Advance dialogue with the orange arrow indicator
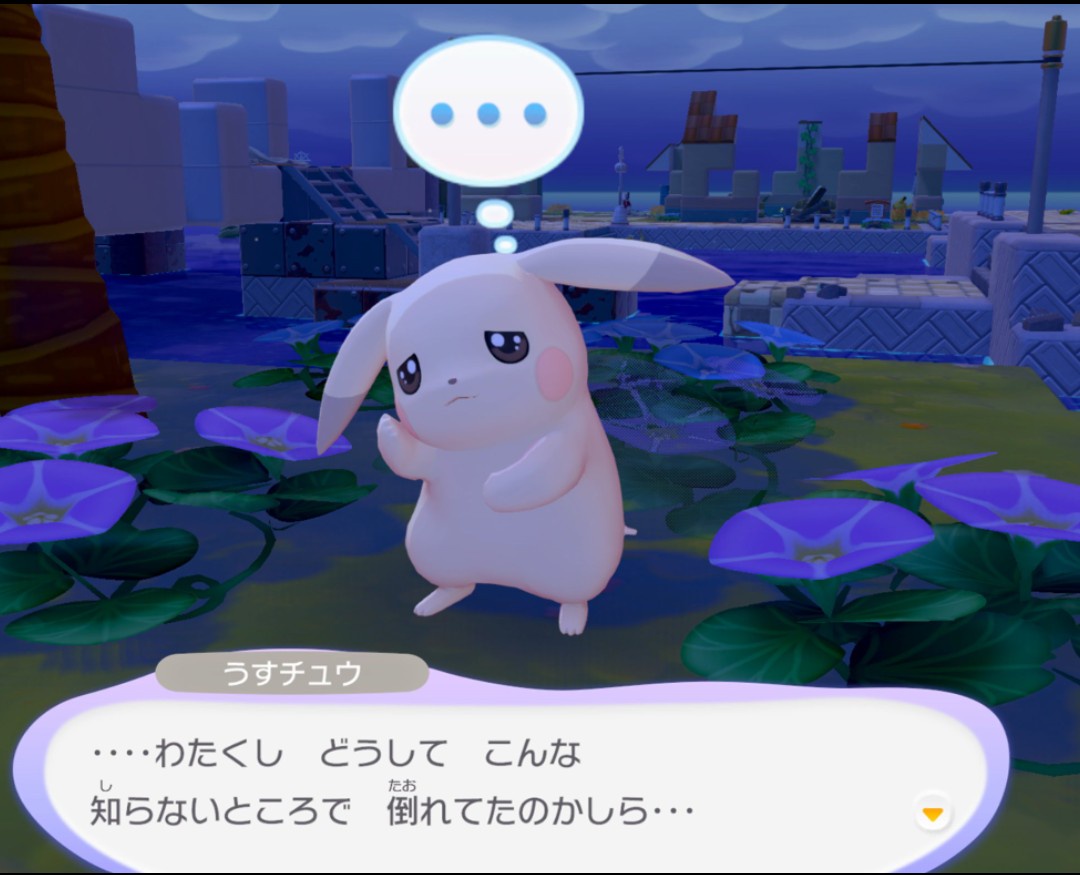The width and height of the screenshot is (1080, 875). 932,814
